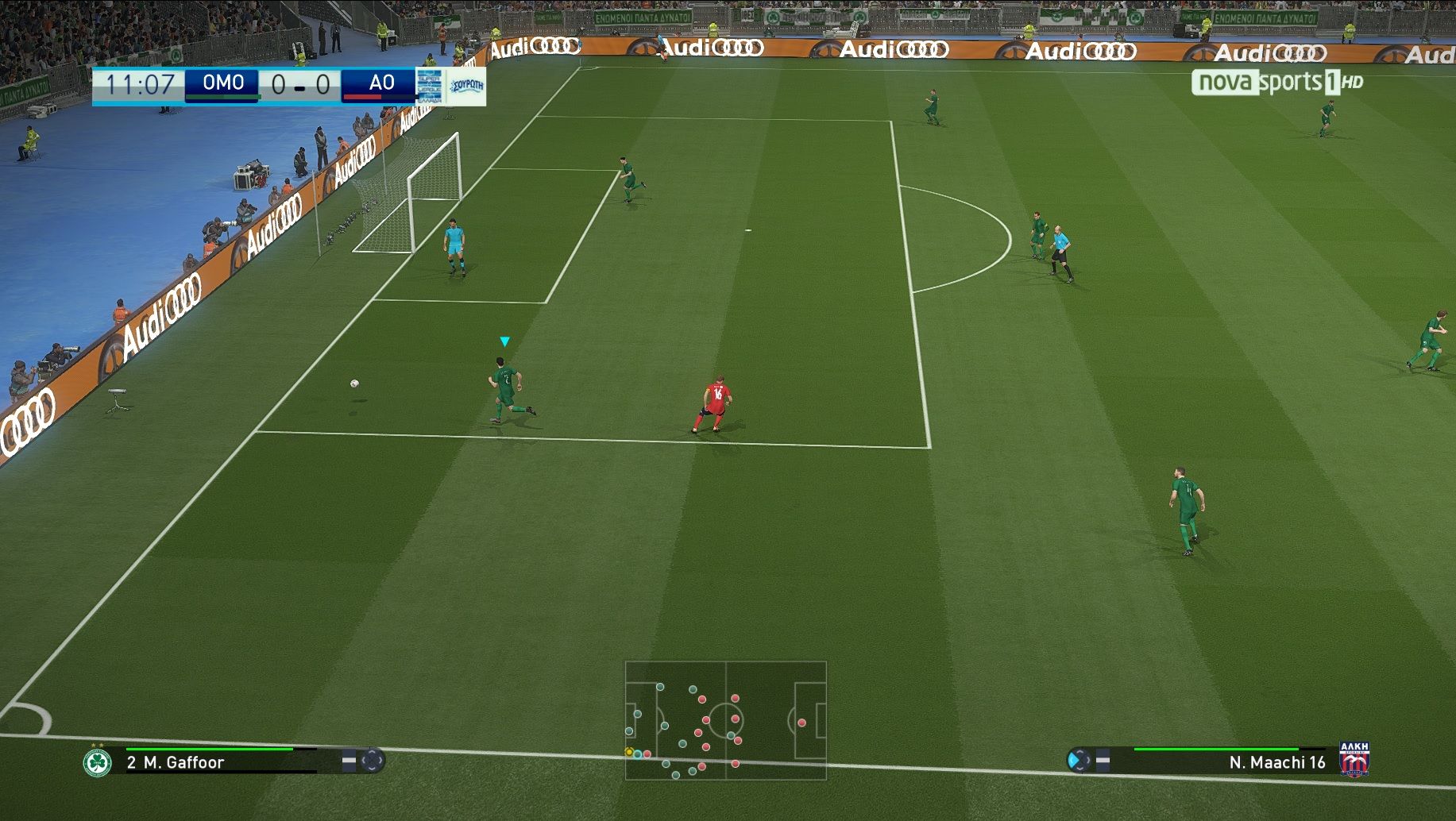Click the pitch radar minimap
This screenshot has height=821, width=1456.
(x=725, y=720)
